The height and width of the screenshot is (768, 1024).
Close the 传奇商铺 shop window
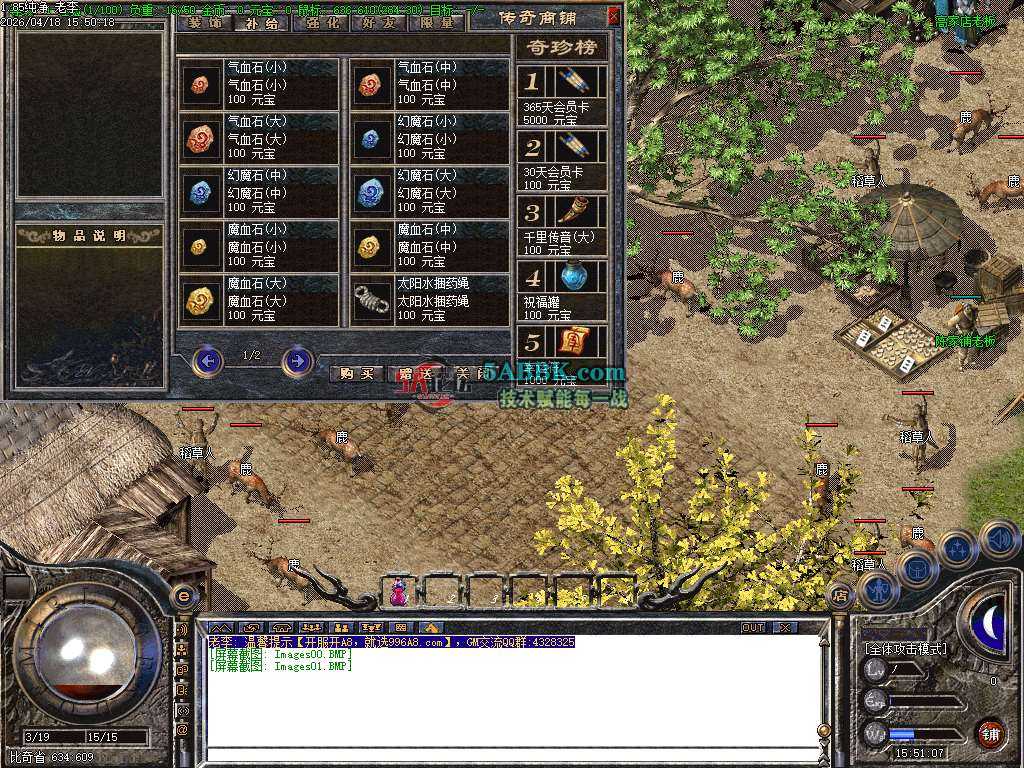614,16
